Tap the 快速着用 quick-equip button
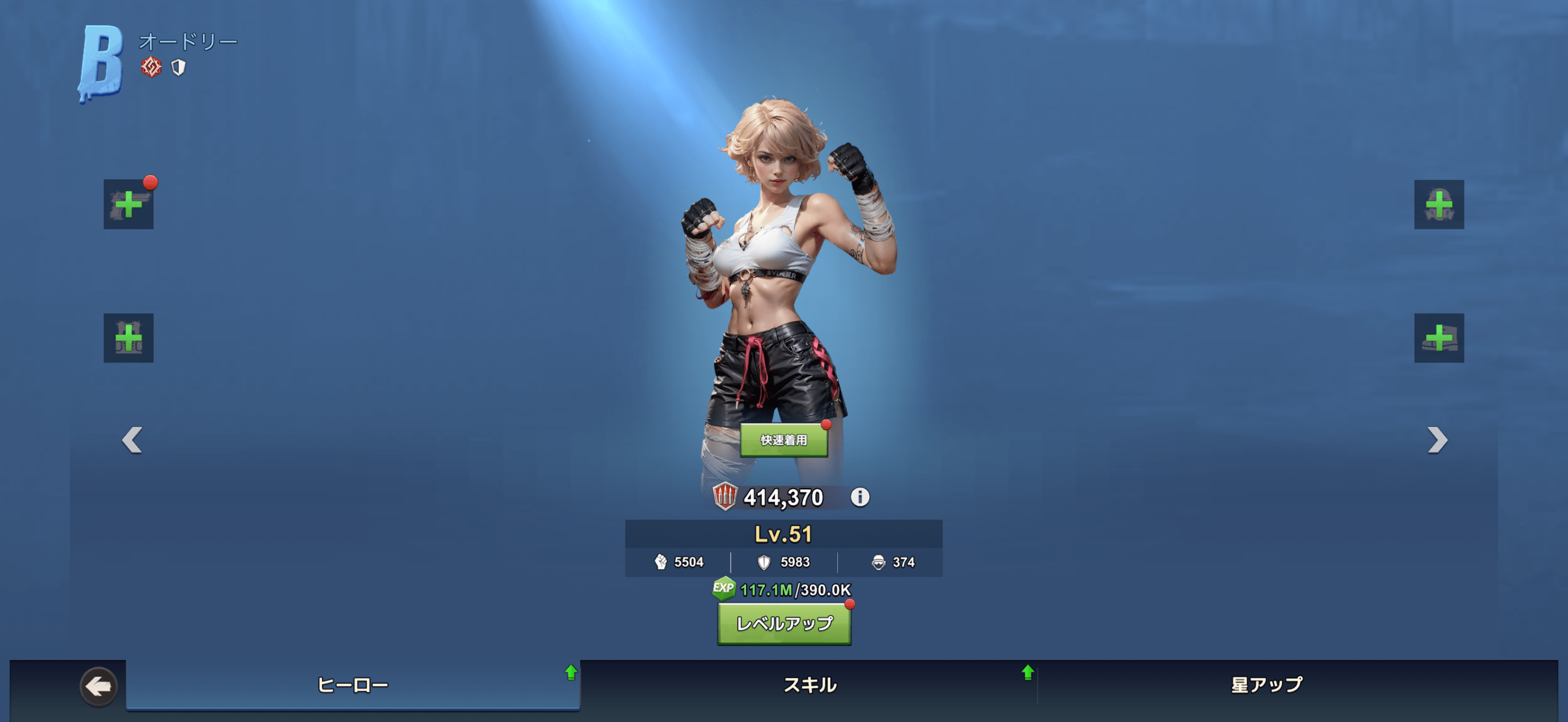 (783, 440)
